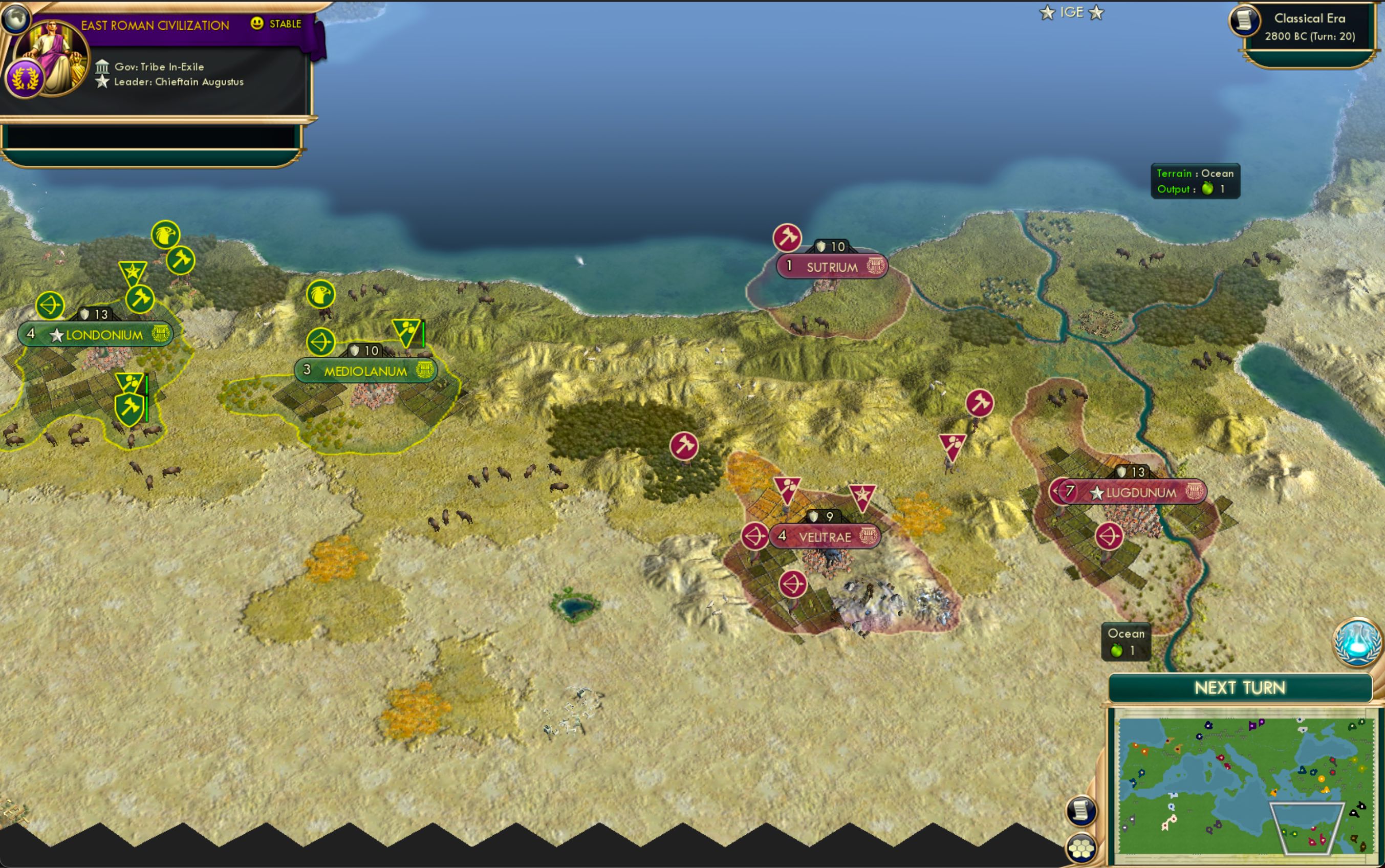Select the Worker hammer icon near Lugdunum
Screen dimensions: 1385x868
coord(982,403)
